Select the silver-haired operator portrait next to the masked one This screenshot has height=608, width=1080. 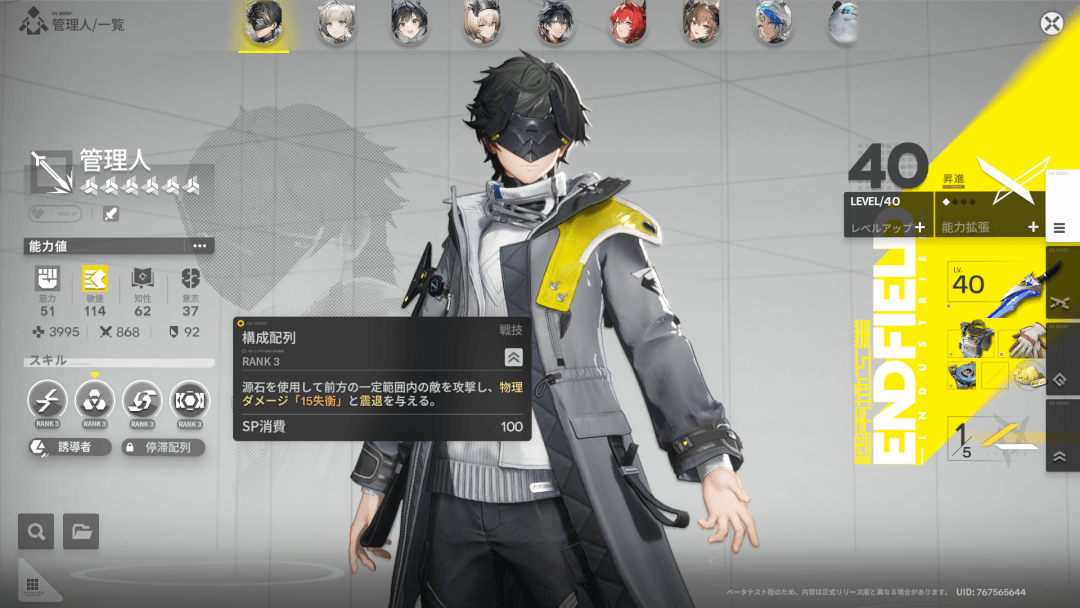[x=336, y=23]
